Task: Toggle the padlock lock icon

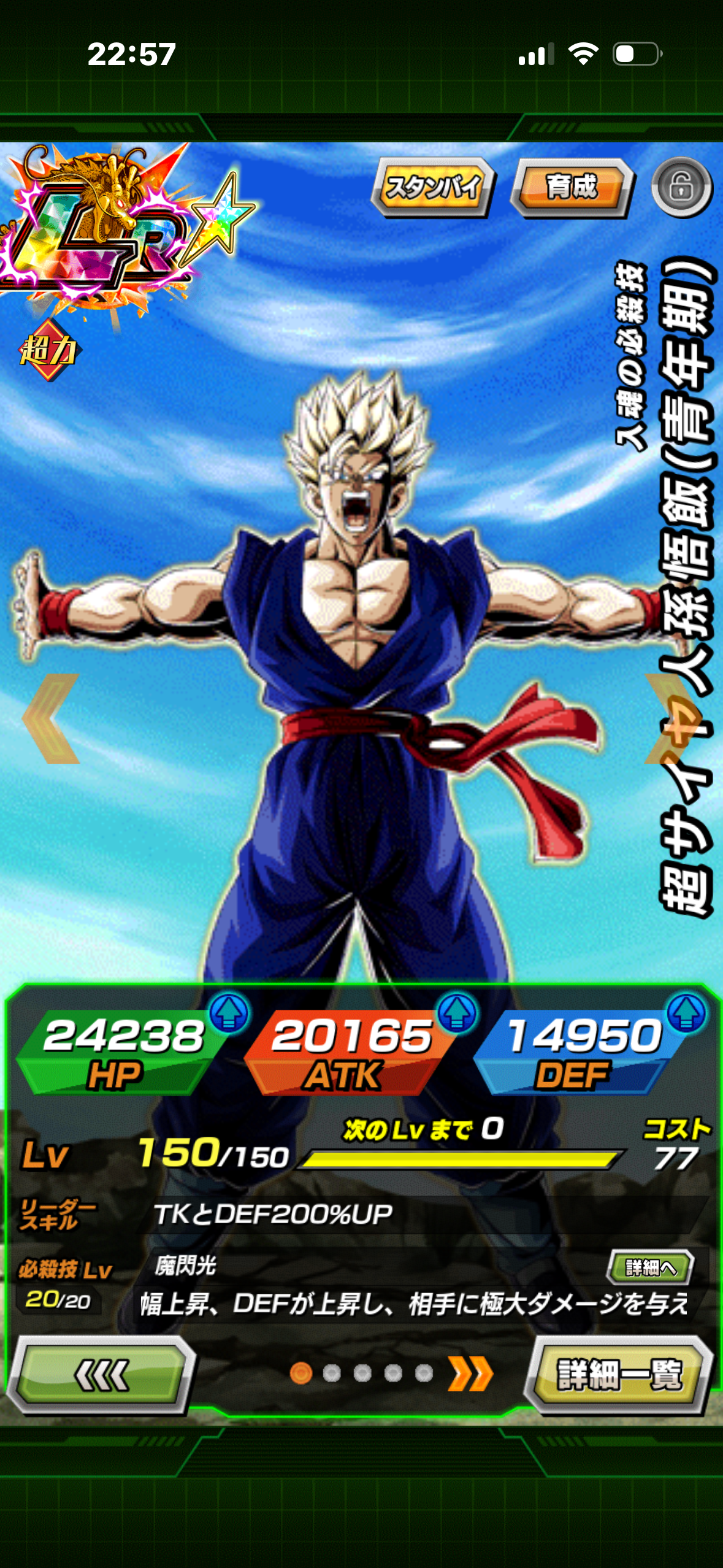Action: 681,187
